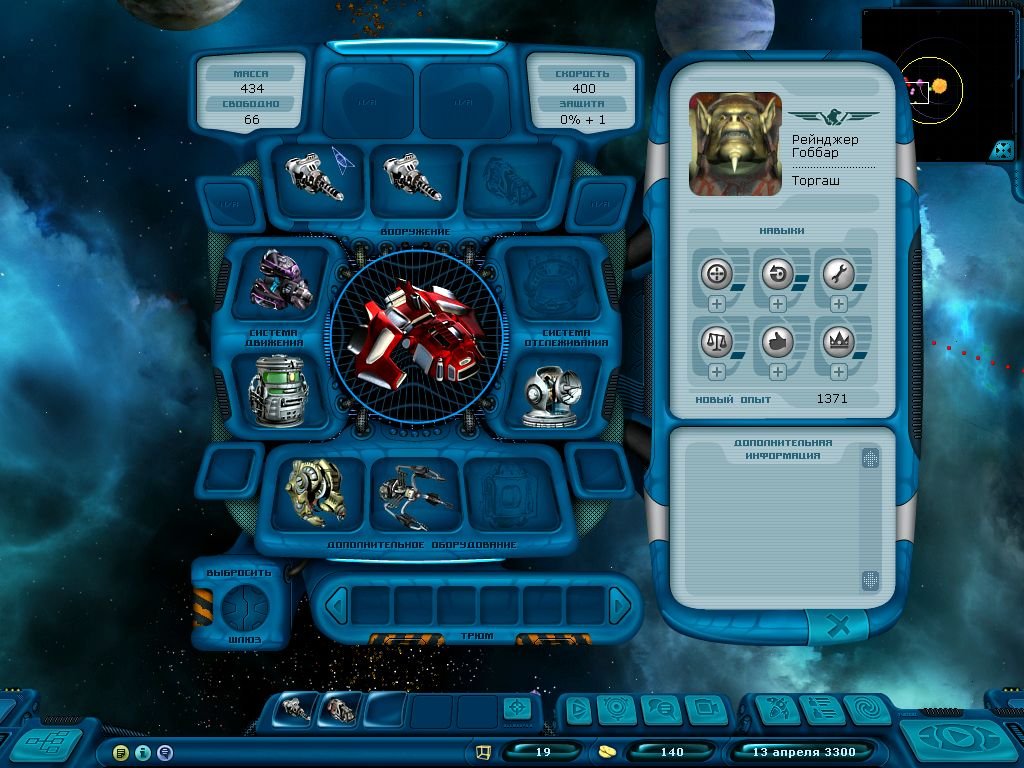Raise the thumbs-up charisma skill
The height and width of the screenshot is (768, 1024).
(777, 372)
